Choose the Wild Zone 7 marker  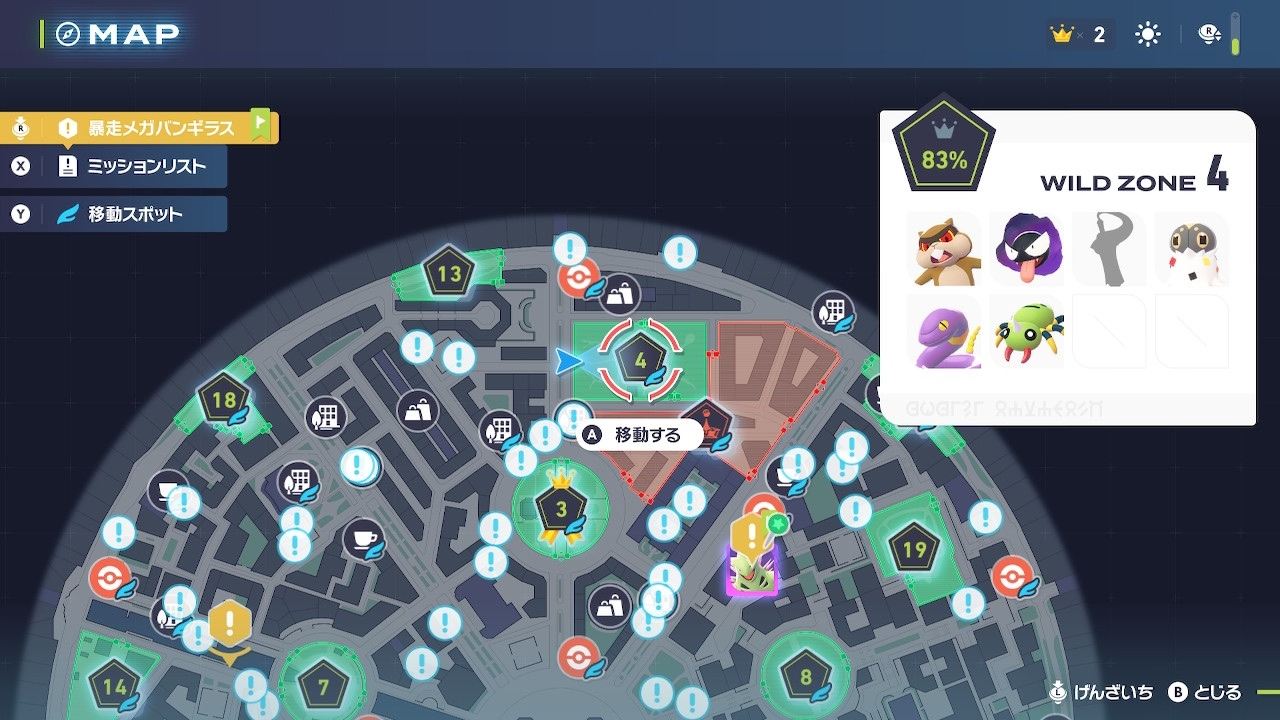323,687
